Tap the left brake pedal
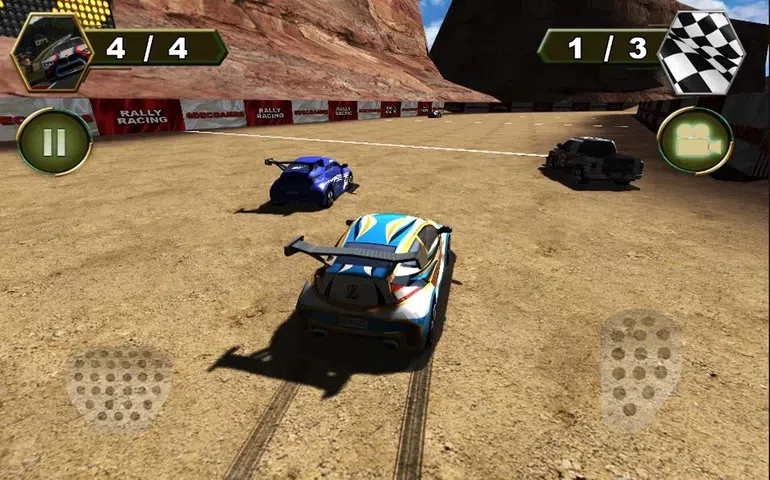Viewport: 770px width, 480px height. tap(119, 388)
